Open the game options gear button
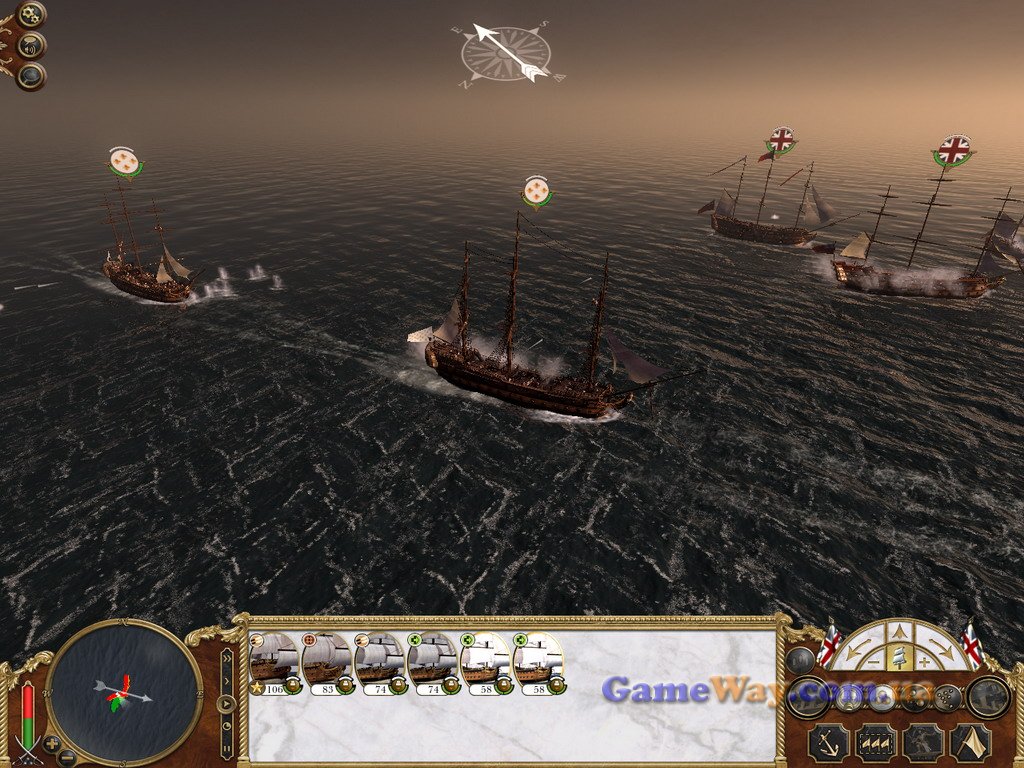1024x768 pixels. pos(32,15)
